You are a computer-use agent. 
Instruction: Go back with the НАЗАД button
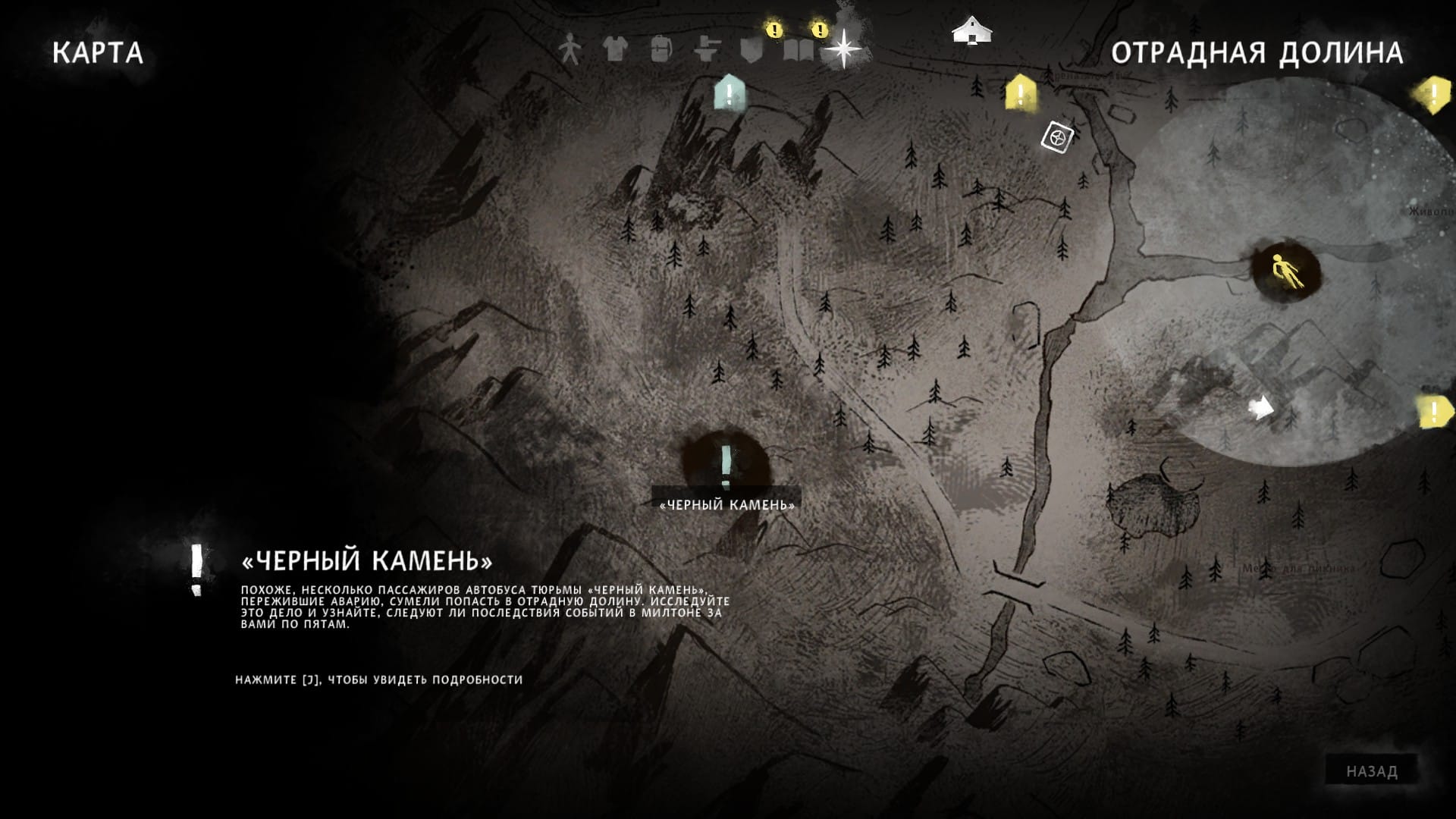(1372, 771)
